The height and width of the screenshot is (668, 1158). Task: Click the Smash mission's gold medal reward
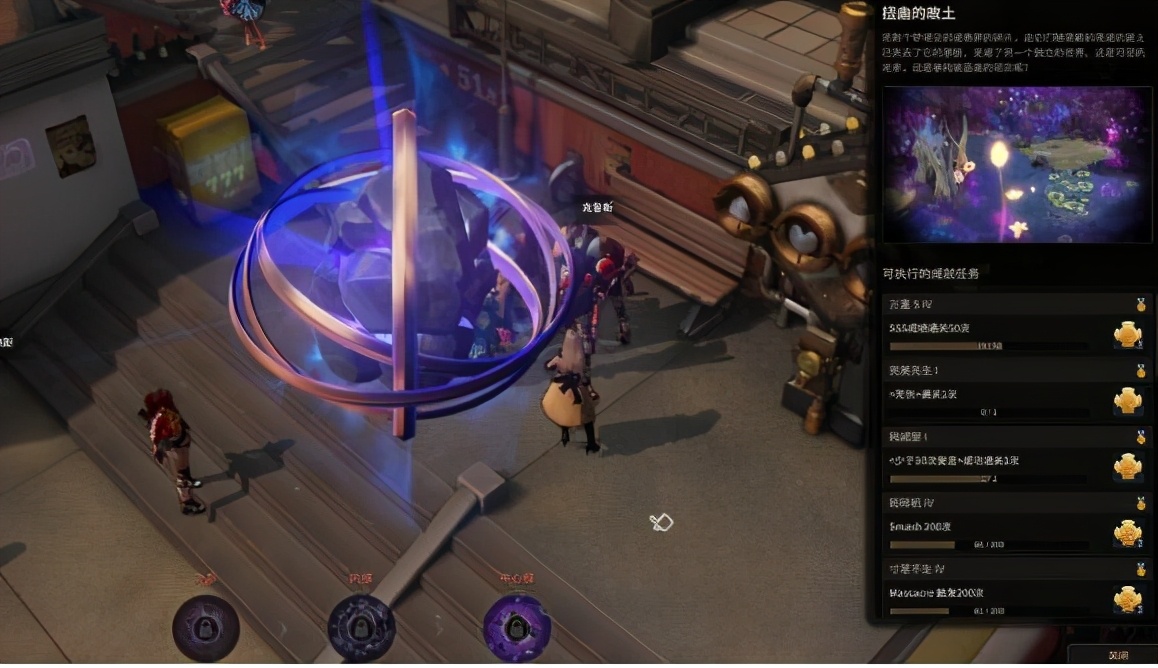(1128, 533)
